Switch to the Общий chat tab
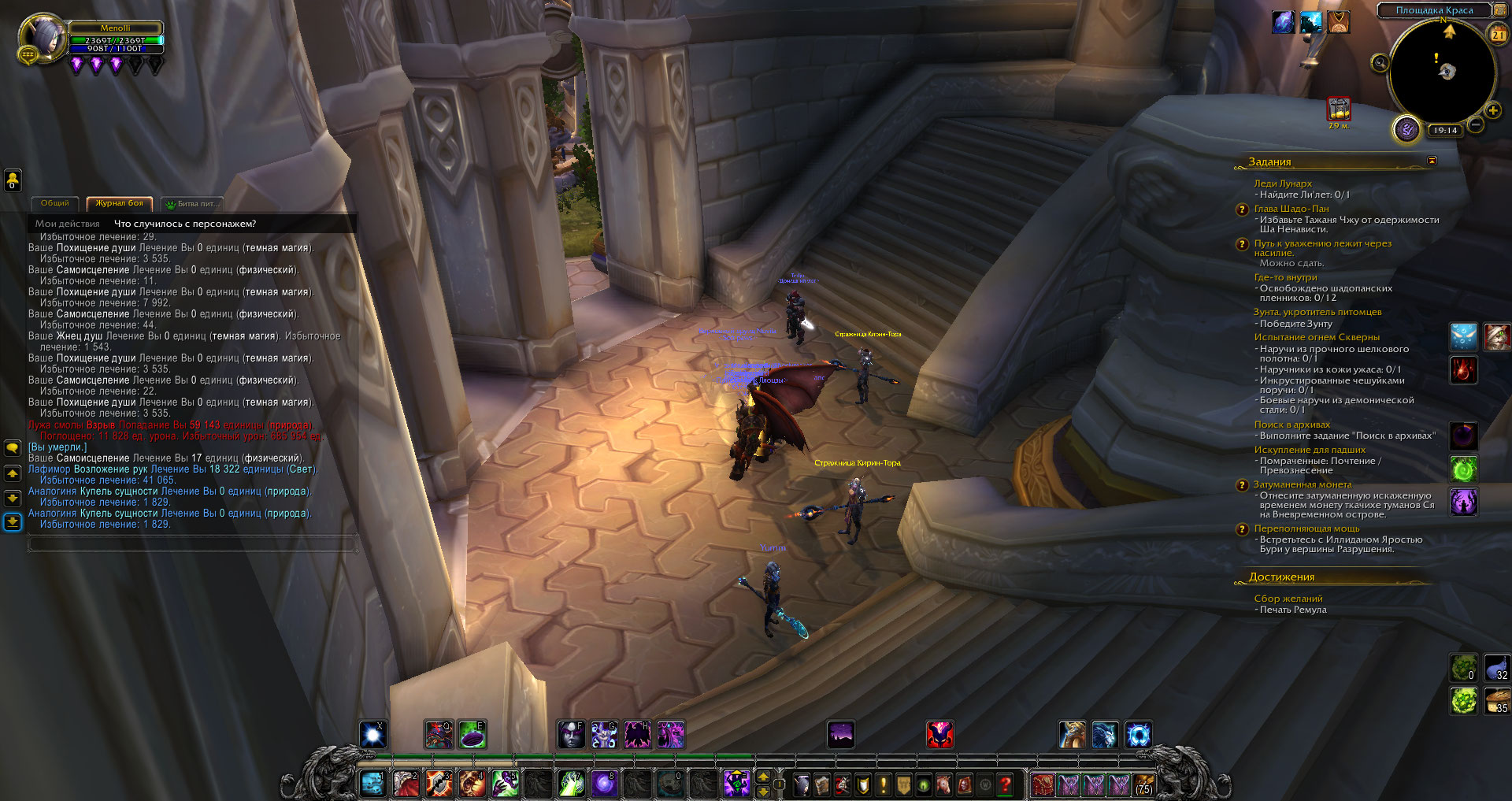 (55, 203)
